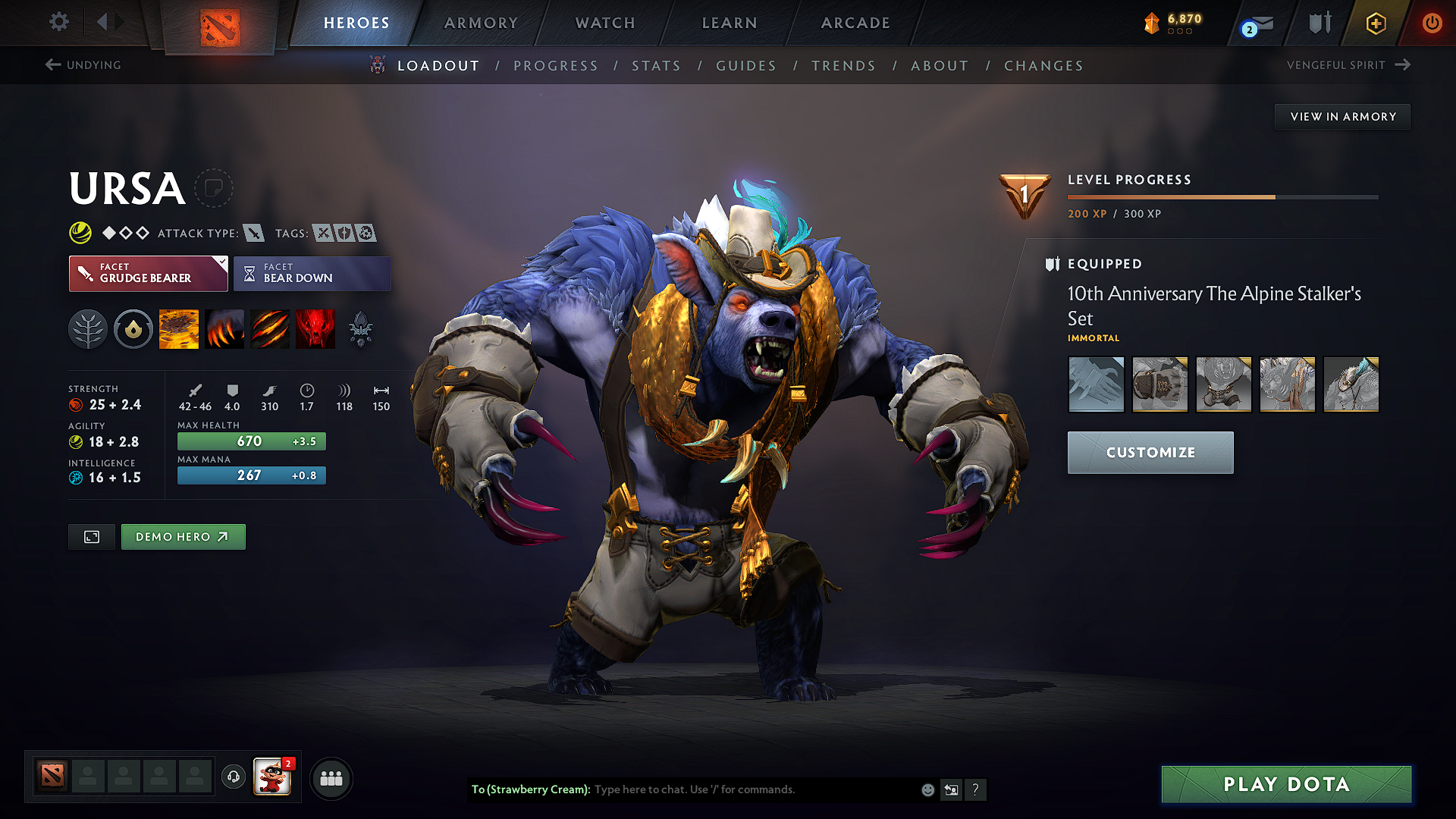Open the STATS tab
1456x819 pixels.
pos(656,65)
